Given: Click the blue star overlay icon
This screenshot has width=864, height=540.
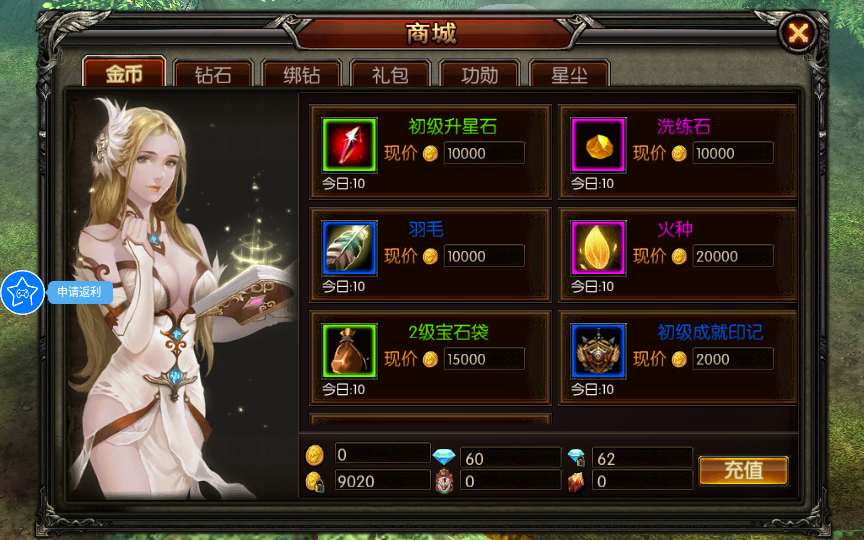Looking at the screenshot, I should 22,292.
